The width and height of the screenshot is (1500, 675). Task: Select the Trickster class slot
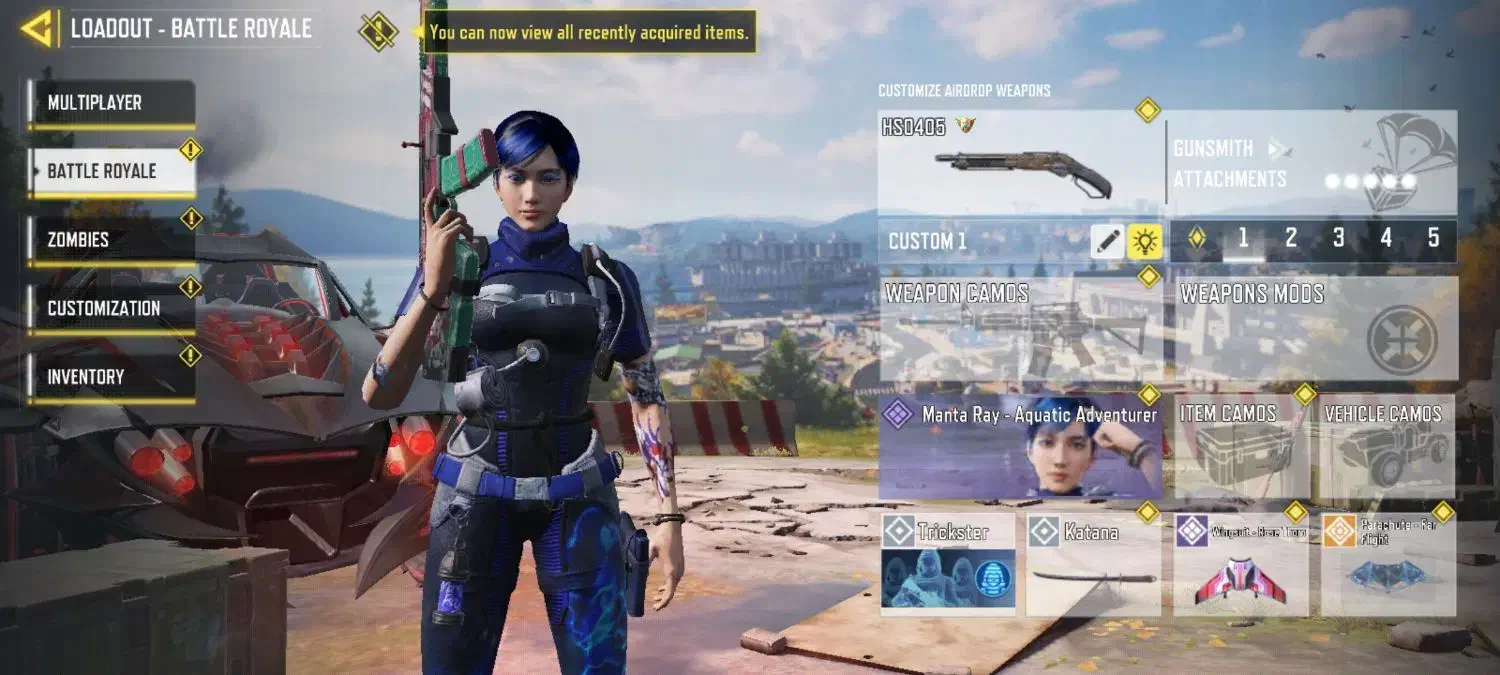[948, 564]
